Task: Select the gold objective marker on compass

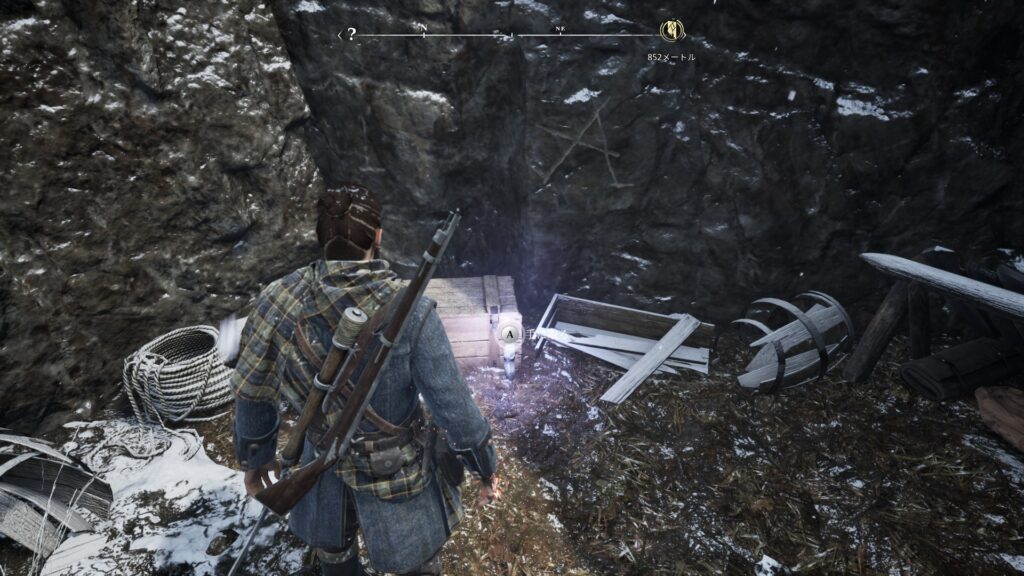Action: [x=670, y=31]
